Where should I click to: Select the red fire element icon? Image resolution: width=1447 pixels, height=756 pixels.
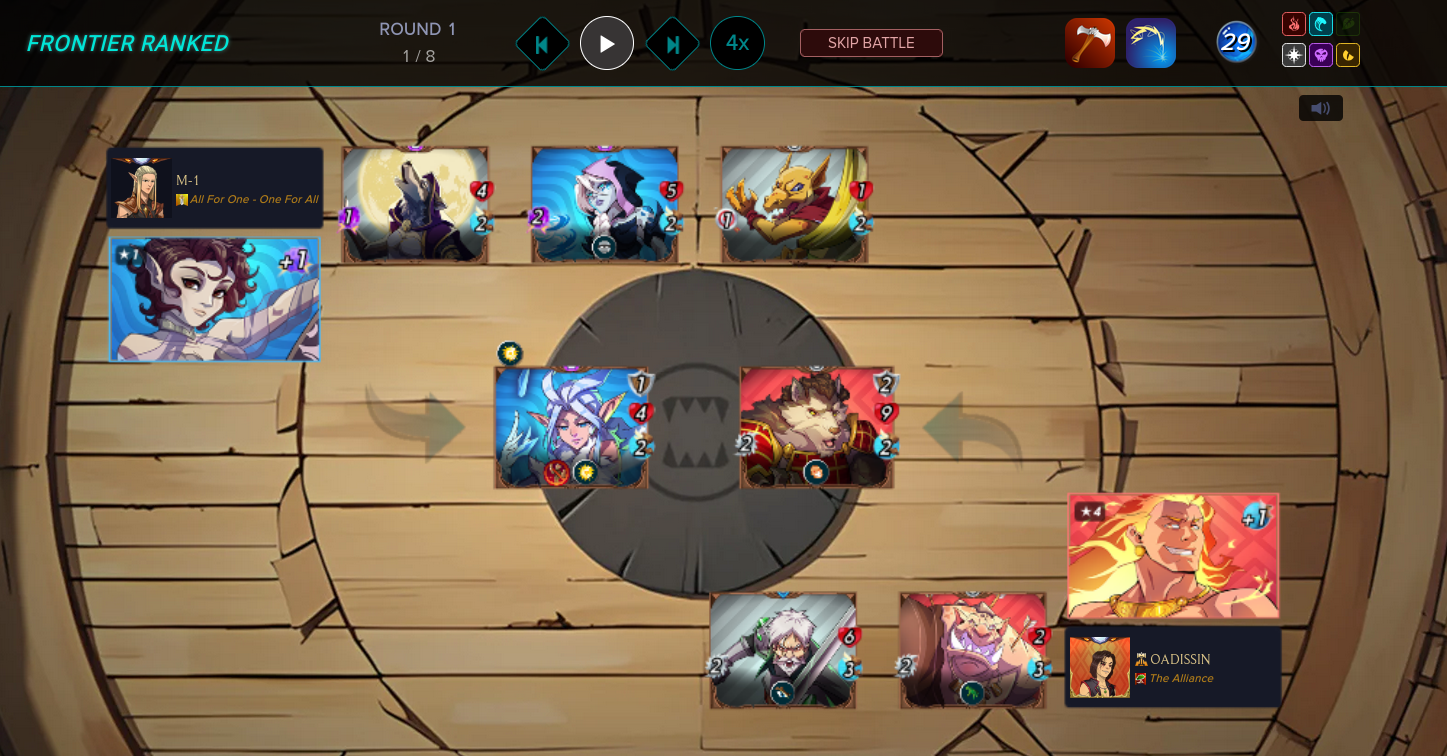[x=1294, y=24]
